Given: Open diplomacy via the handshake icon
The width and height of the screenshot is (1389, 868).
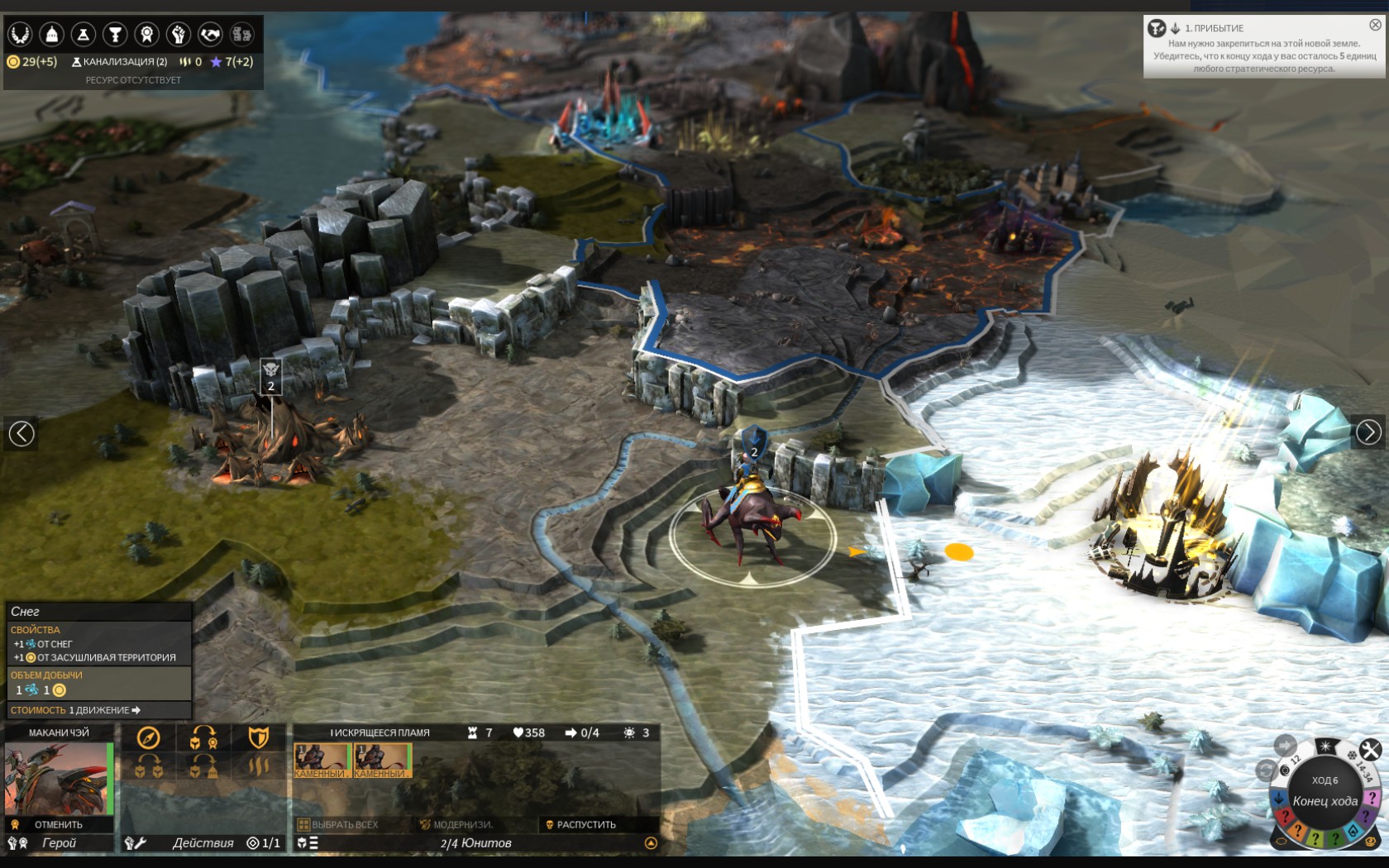Looking at the screenshot, I should click(x=209, y=35).
